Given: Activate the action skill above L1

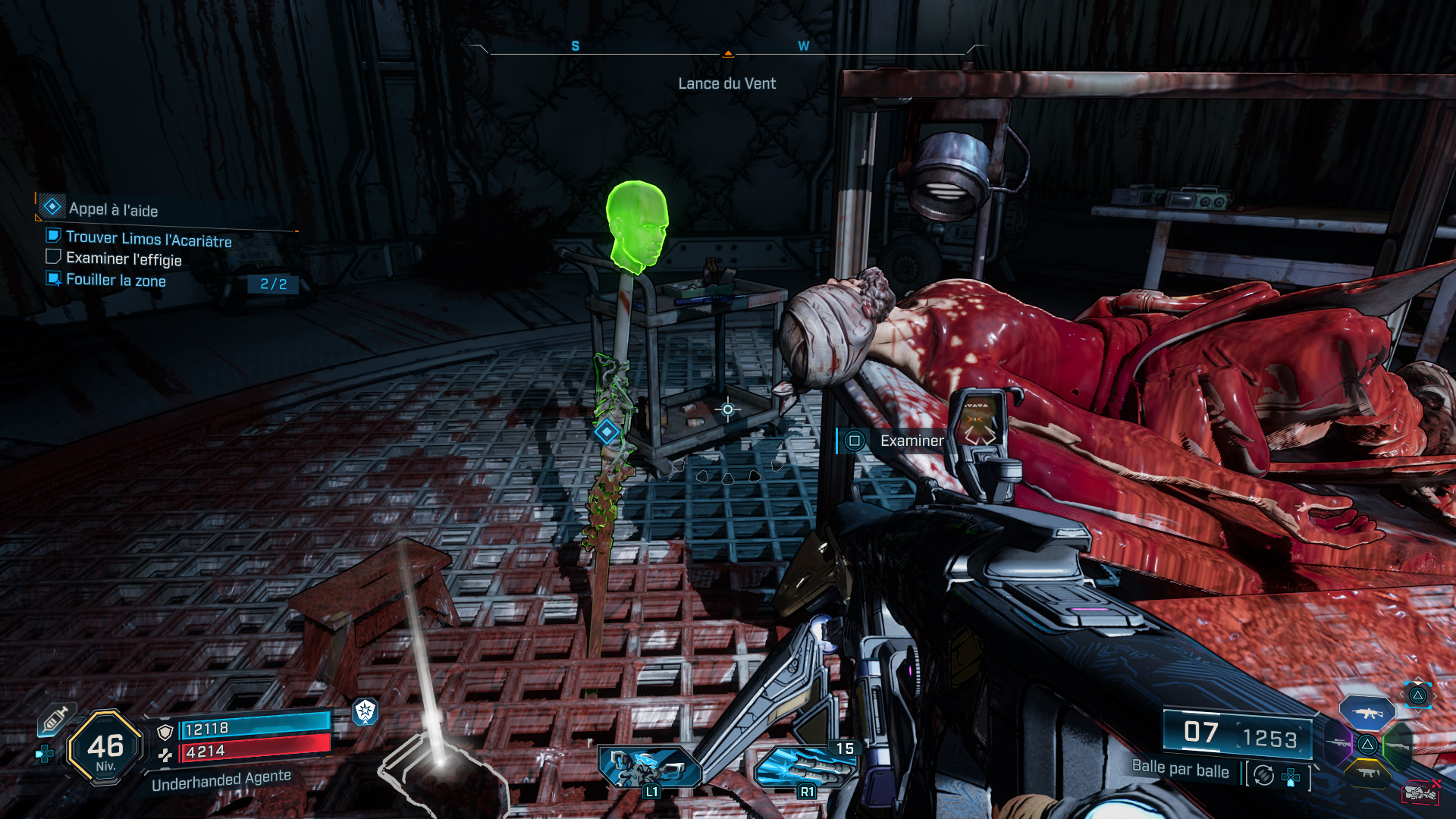Looking at the screenshot, I should click(x=650, y=766).
